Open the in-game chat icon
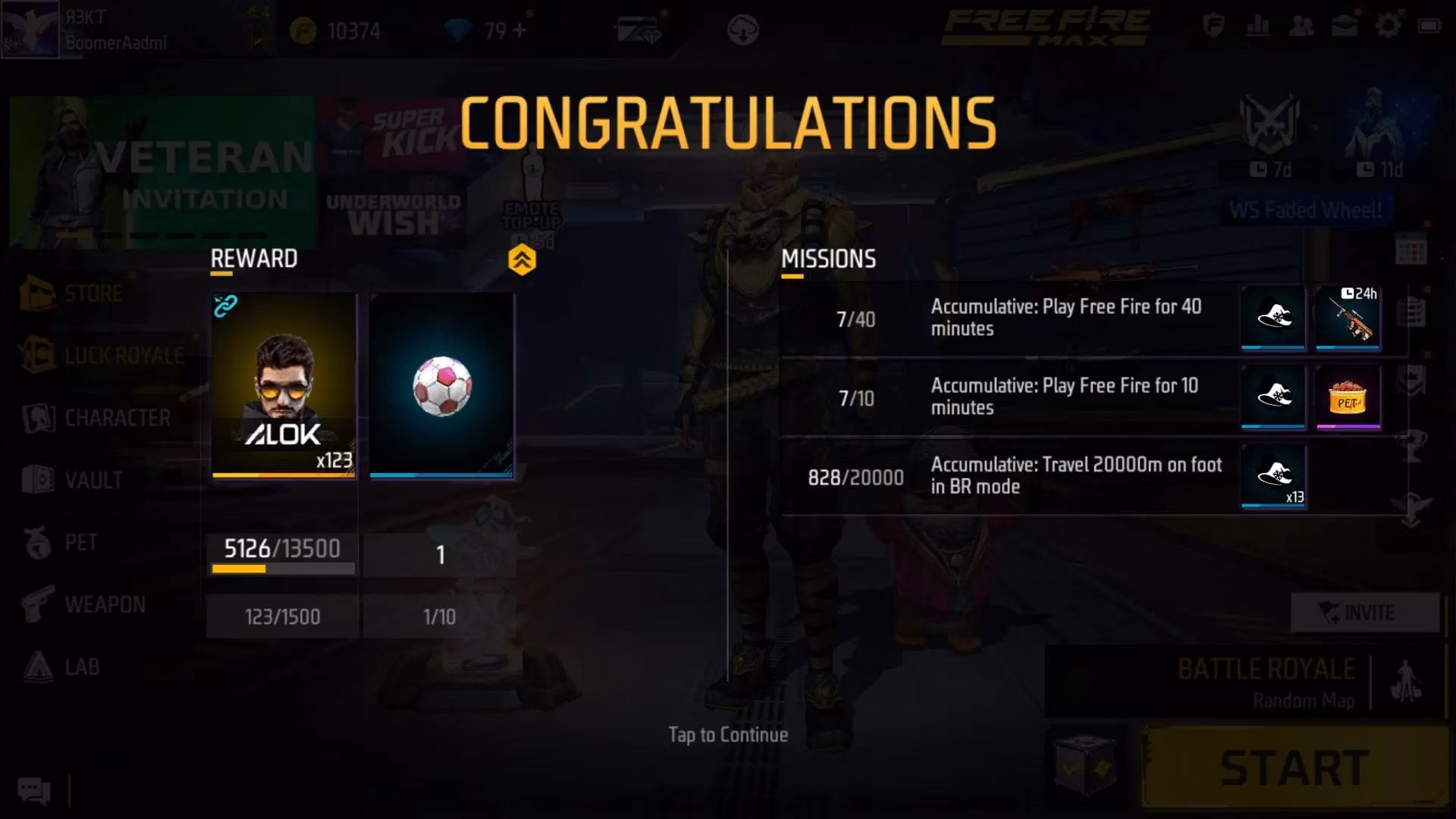This screenshot has height=819, width=1456. (x=32, y=791)
